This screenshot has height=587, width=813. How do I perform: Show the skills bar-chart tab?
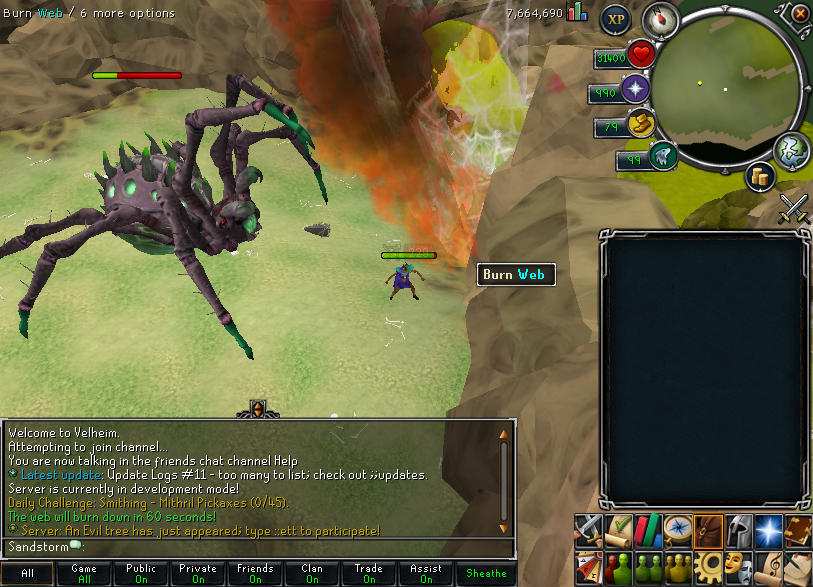(x=650, y=529)
